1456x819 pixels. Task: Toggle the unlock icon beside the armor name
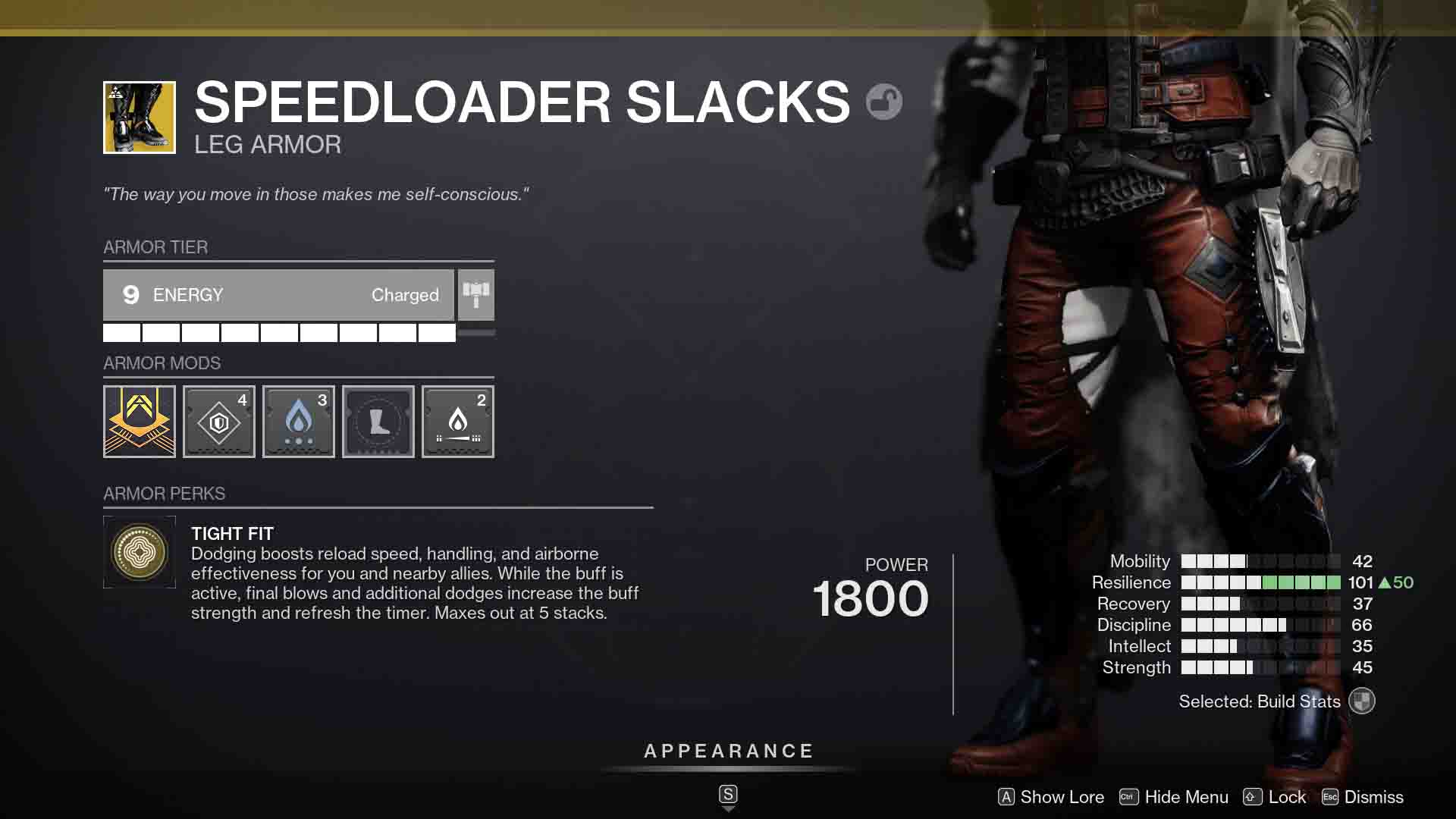(884, 101)
